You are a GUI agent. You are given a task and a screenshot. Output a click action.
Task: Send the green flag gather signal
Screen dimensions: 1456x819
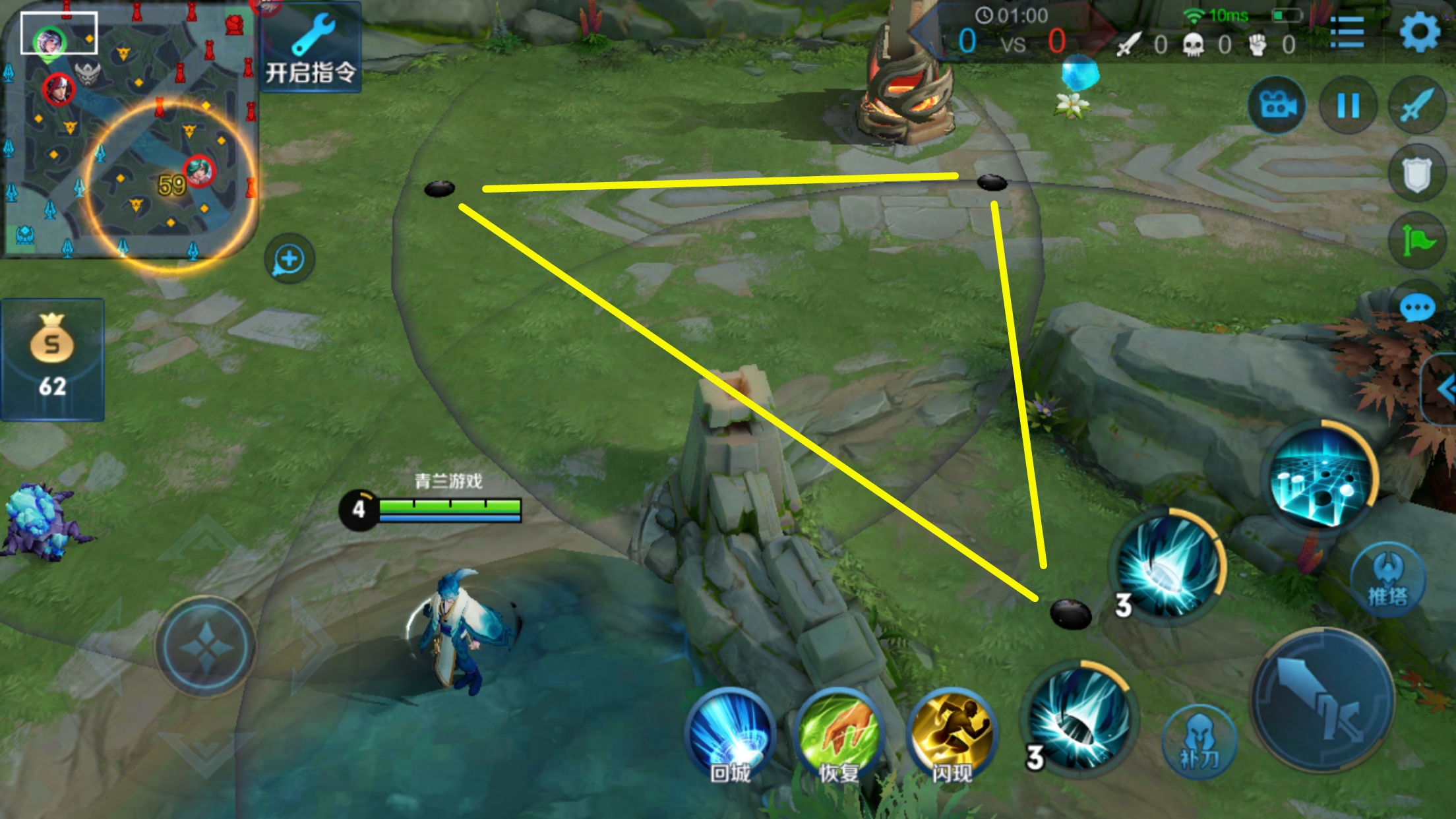1417,241
